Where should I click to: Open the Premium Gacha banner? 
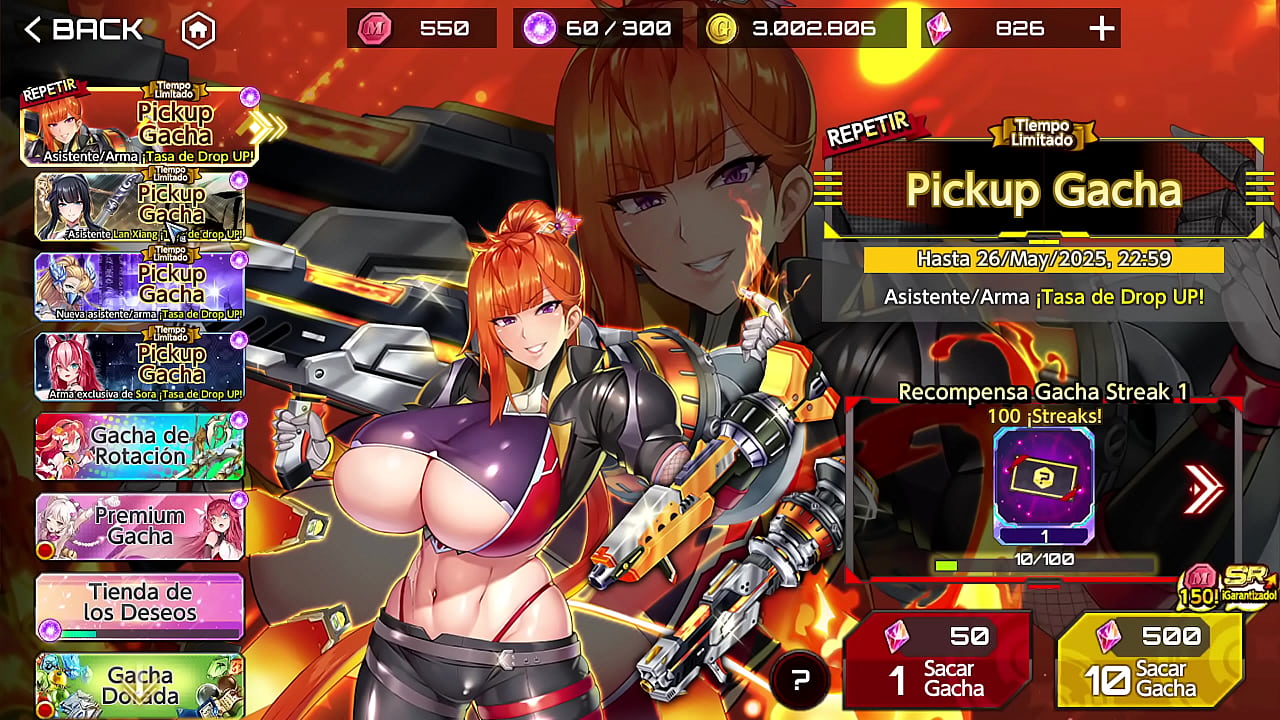pos(140,526)
